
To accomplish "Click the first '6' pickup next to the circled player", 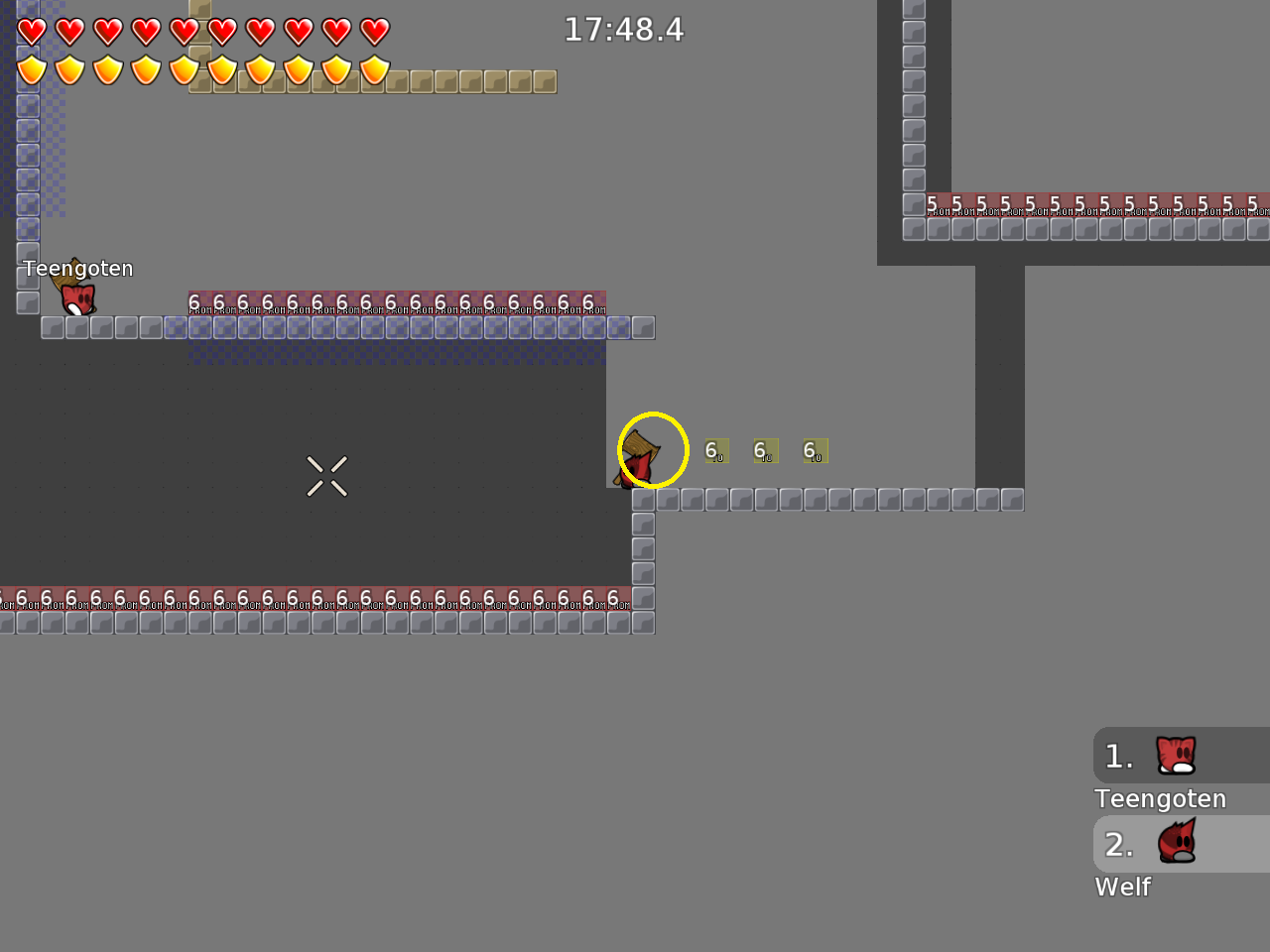I will (x=716, y=450).
